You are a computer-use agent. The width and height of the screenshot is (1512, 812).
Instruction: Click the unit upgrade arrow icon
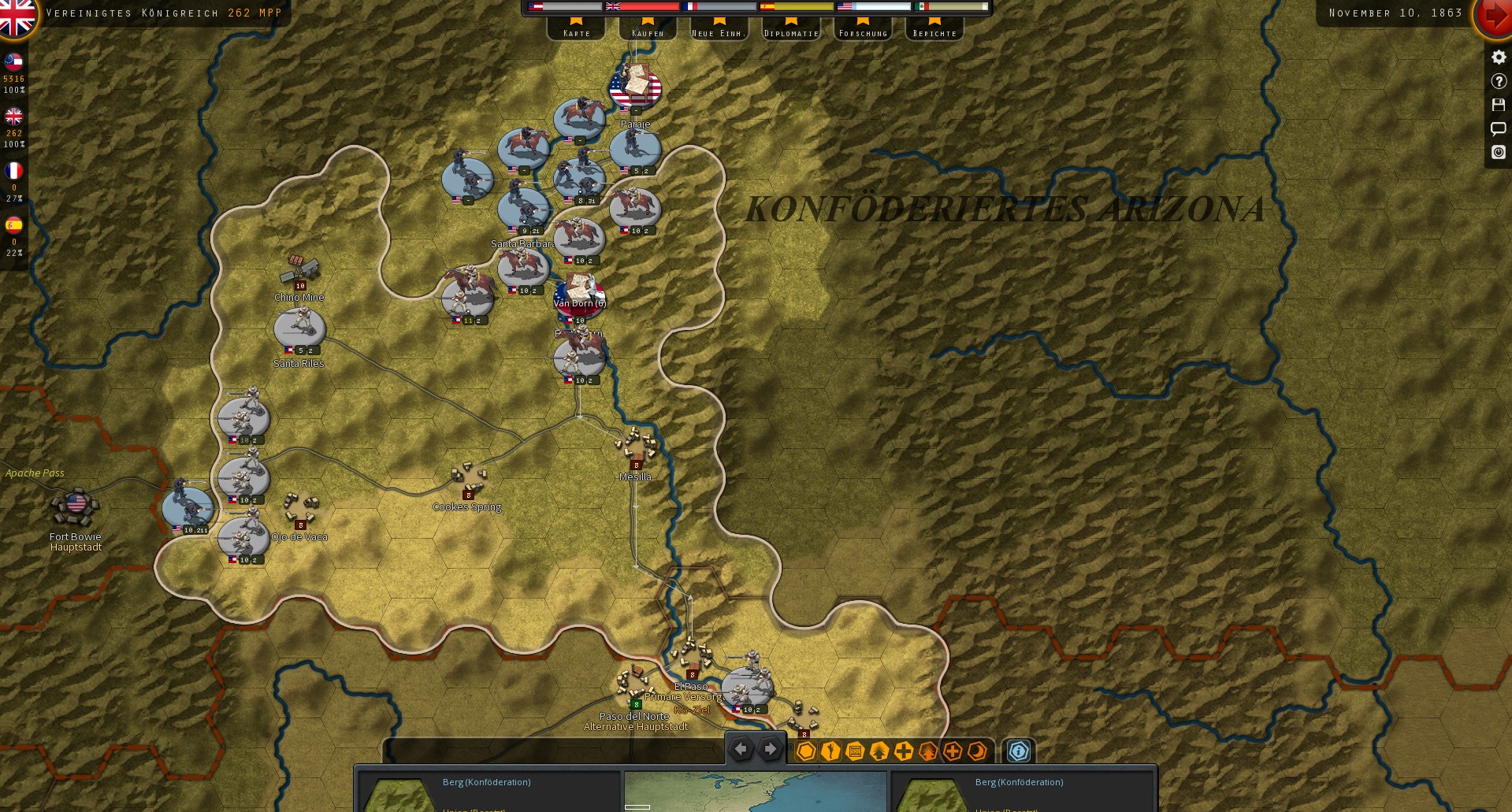point(880,752)
